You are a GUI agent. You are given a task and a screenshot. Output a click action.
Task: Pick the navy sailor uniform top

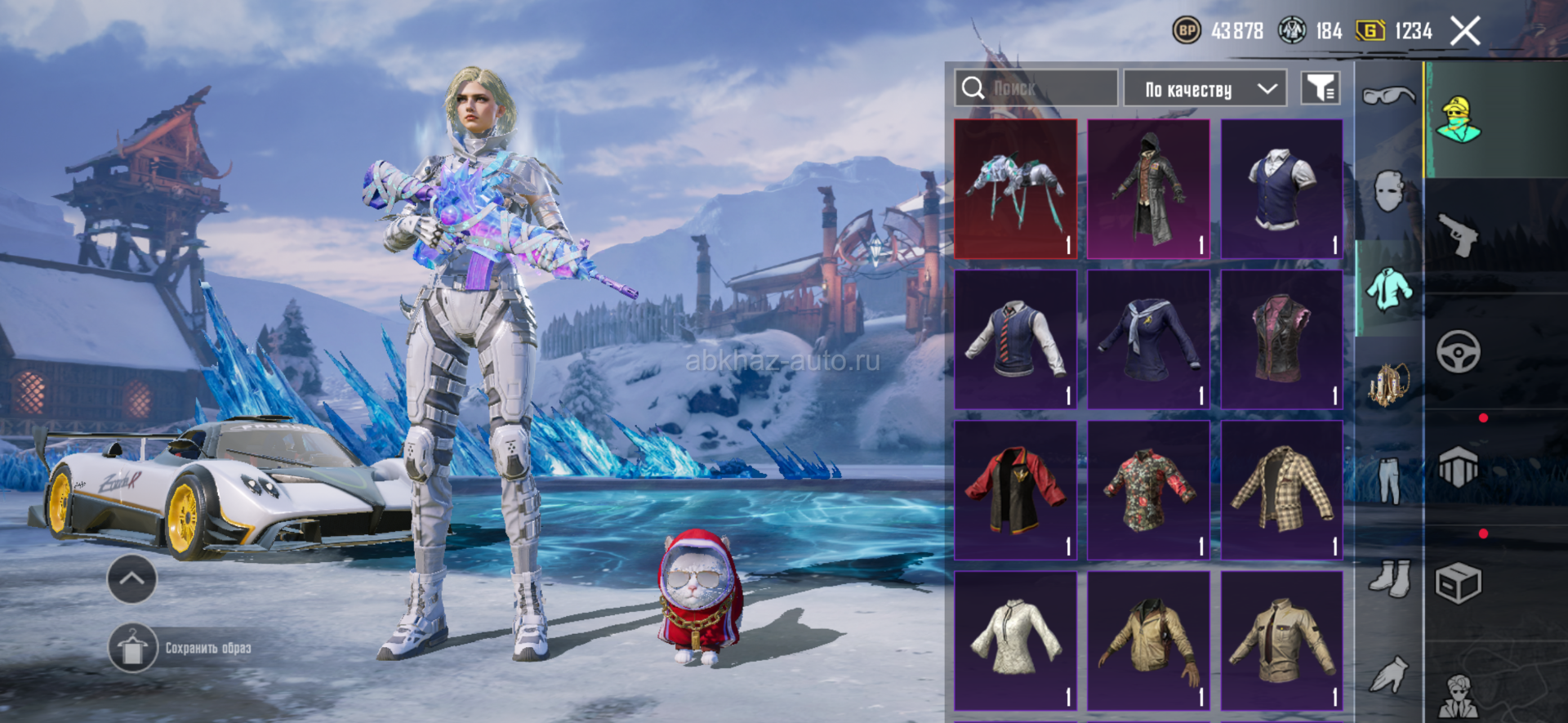tap(1148, 340)
